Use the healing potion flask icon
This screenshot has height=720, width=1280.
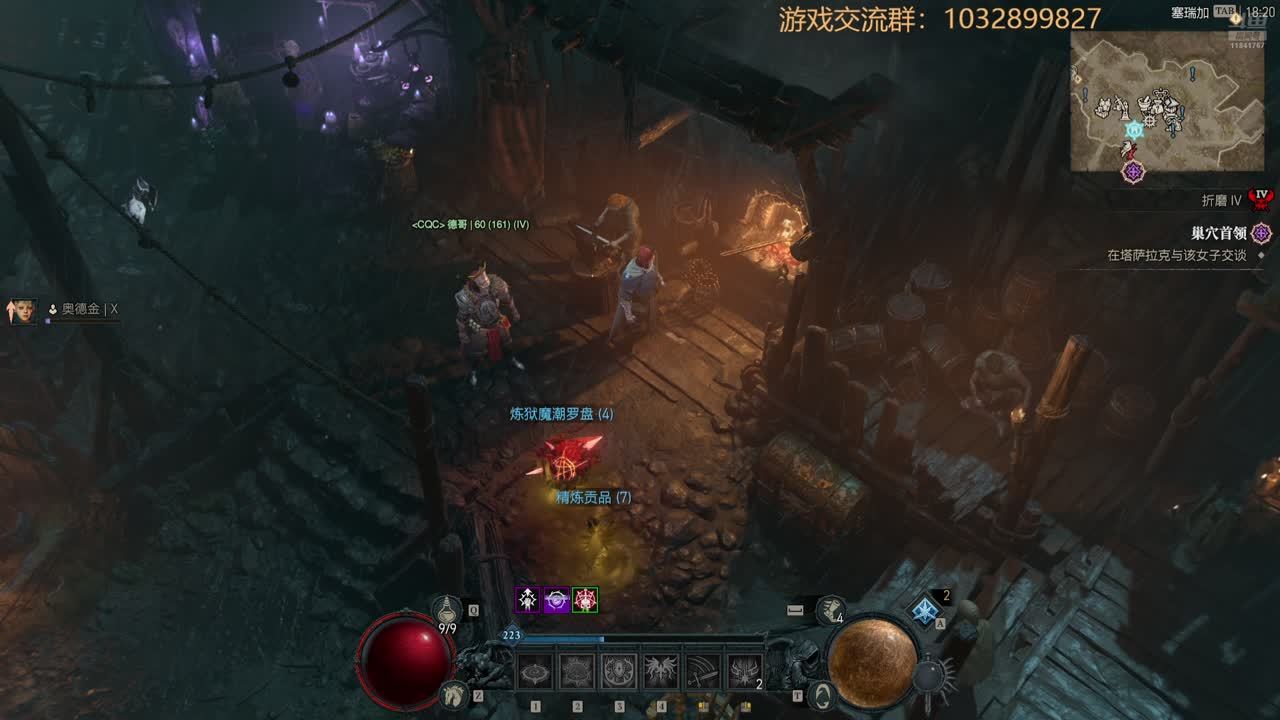(x=447, y=609)
